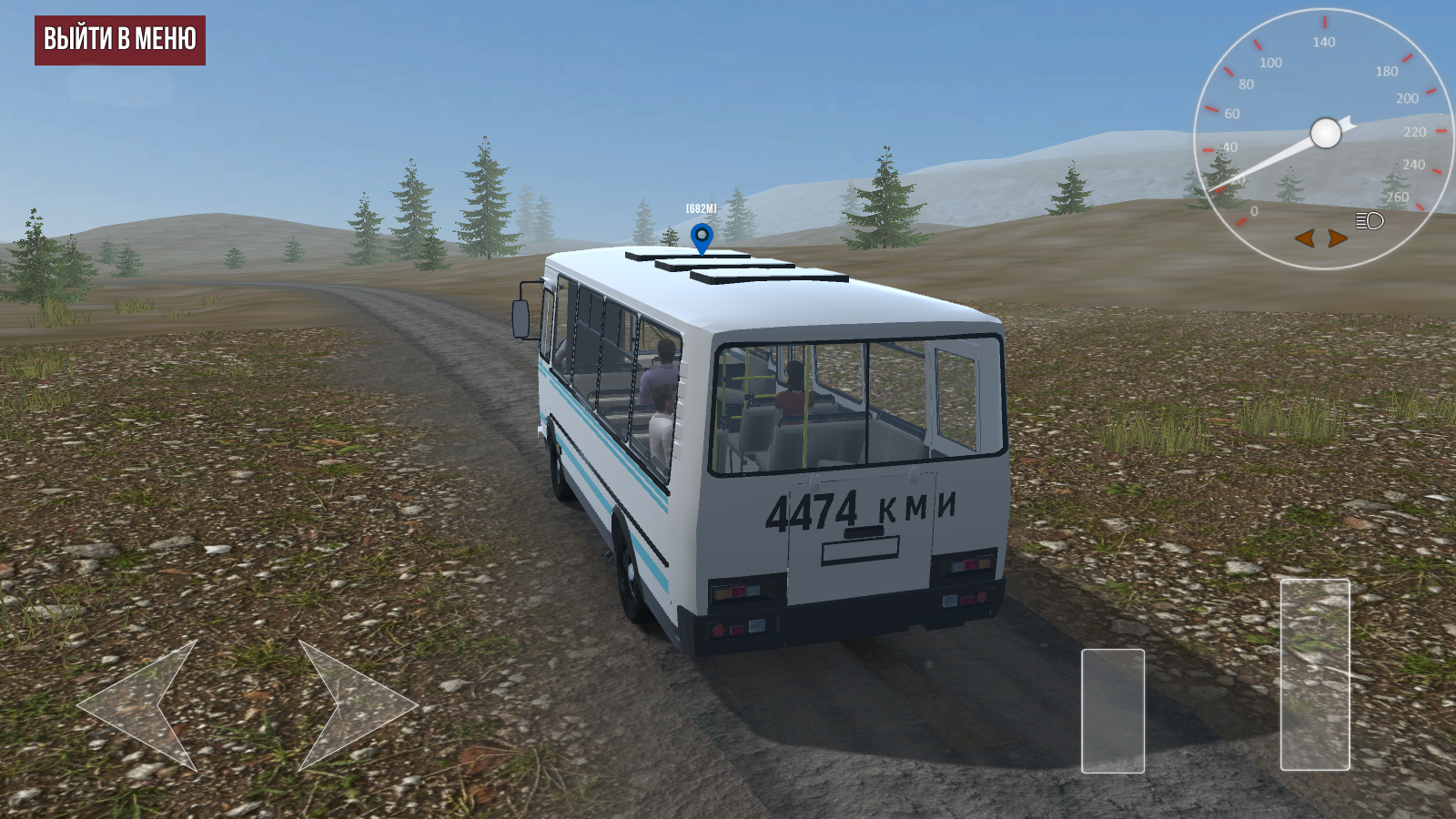This screenshot has height=819, width=1456.
Task: Toggle the headlights icon on the speedometer
Action: pyautogui.click(x=1370, y=220)
